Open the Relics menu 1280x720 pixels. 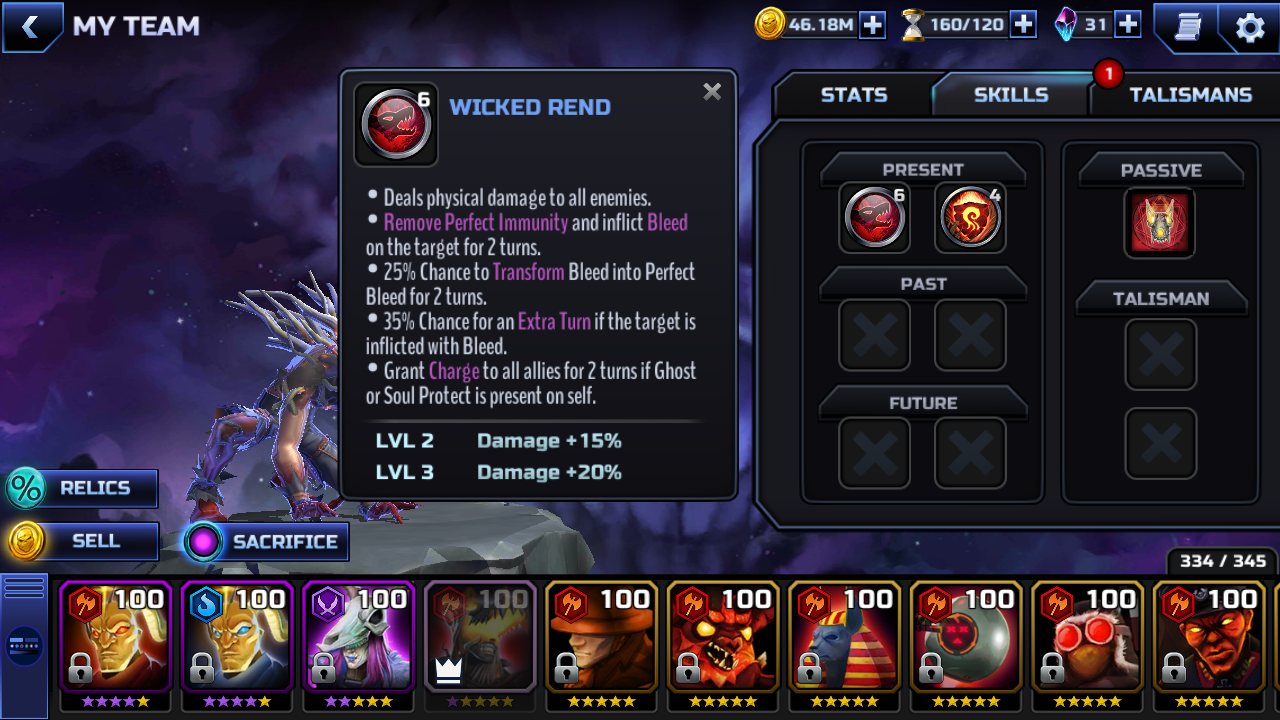coord(82,488)
